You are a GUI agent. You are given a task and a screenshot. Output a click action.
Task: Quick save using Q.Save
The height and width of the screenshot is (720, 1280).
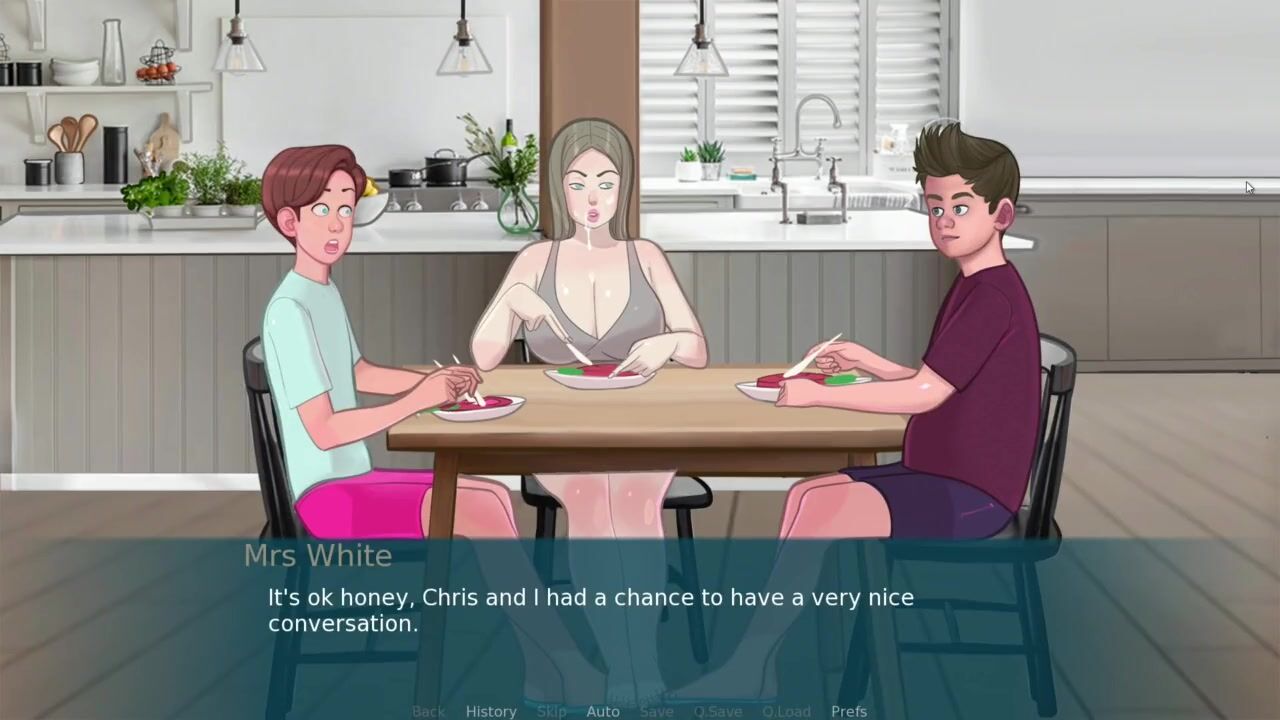(718, 711)
